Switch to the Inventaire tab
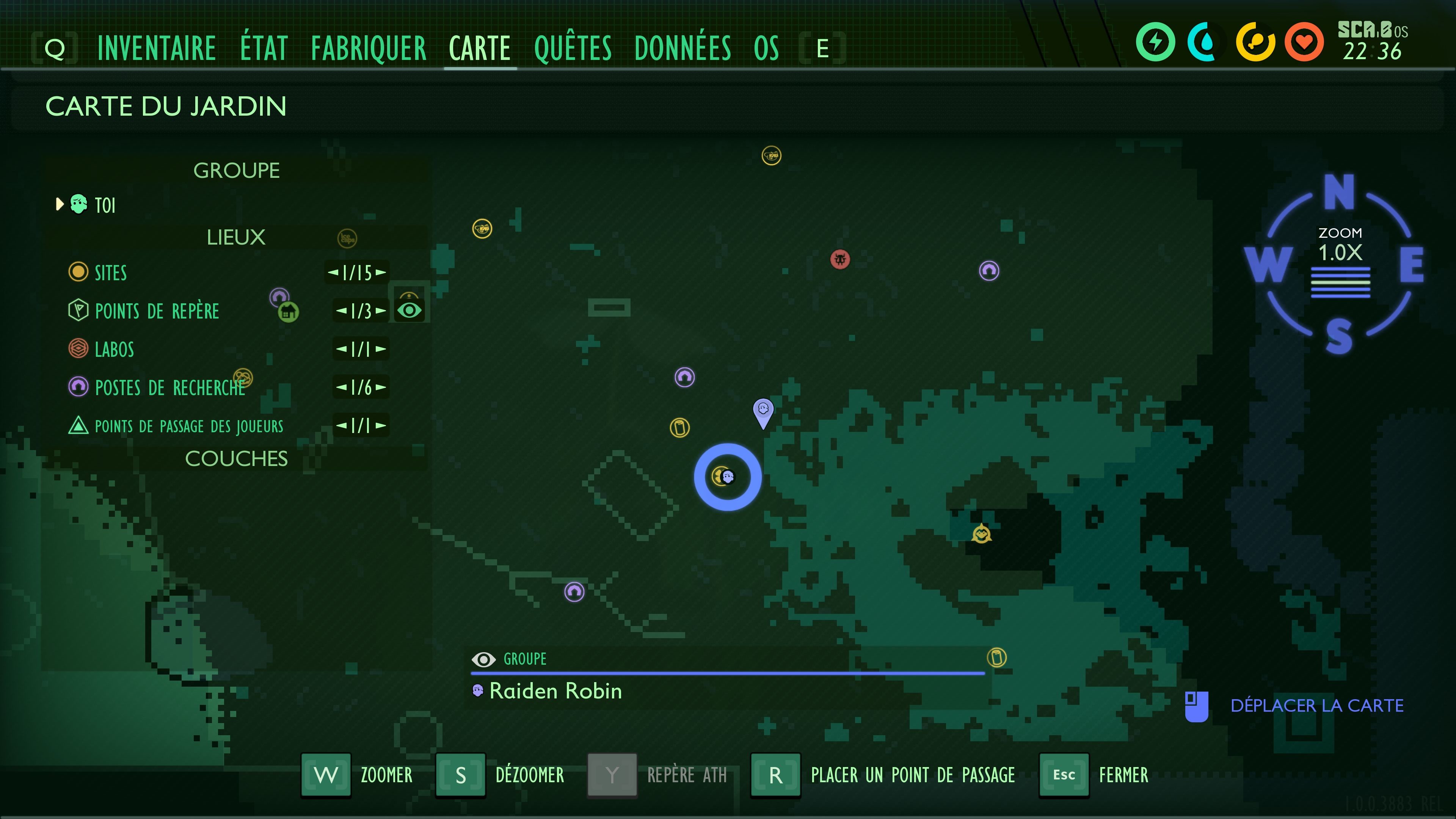The width and height of the screenshot is (1456, 819). [157, 48]
